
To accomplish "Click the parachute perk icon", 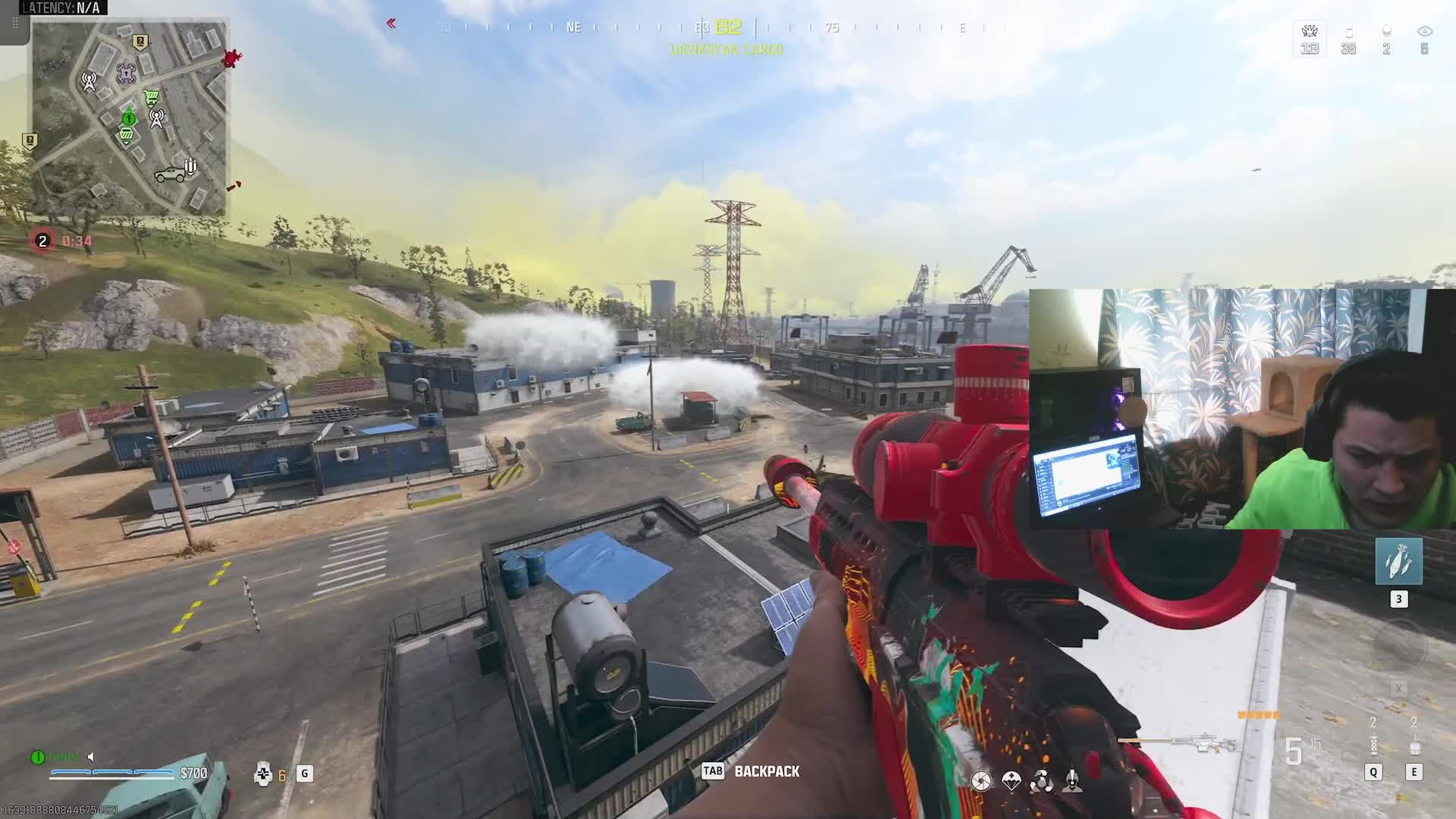I will point(1012,781).
